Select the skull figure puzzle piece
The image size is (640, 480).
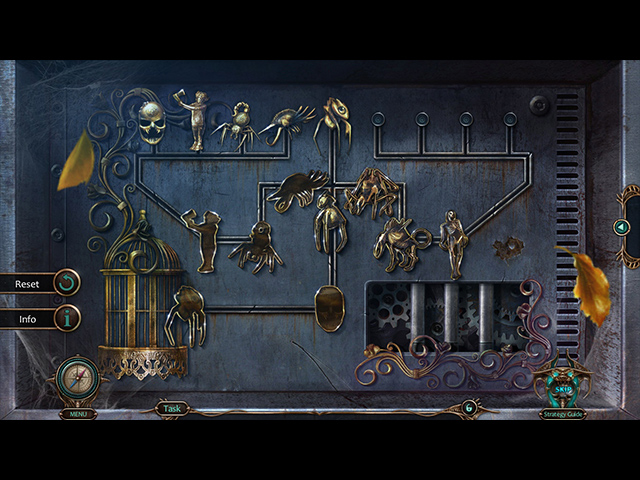pyautogui.click(x=153, y=123)
